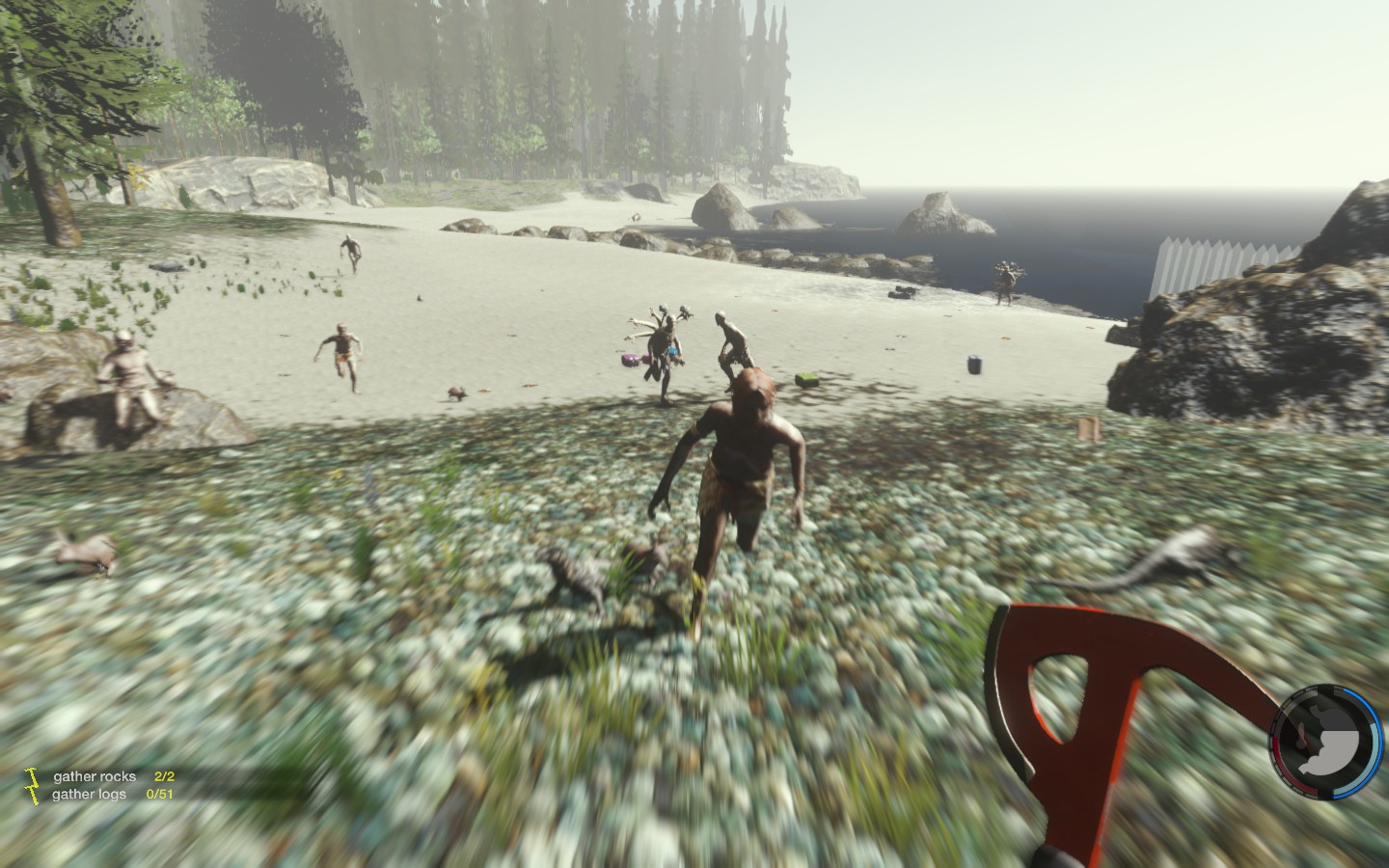The image size is (1389, 868).
Task: Select the "gather logs" task entry
Action: tap(92, 794)
